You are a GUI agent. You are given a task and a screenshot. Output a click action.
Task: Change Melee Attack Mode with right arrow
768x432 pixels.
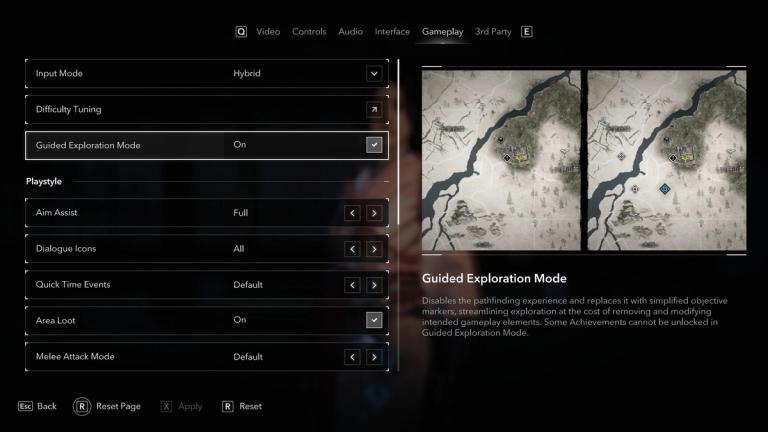[x=374, y=357]
